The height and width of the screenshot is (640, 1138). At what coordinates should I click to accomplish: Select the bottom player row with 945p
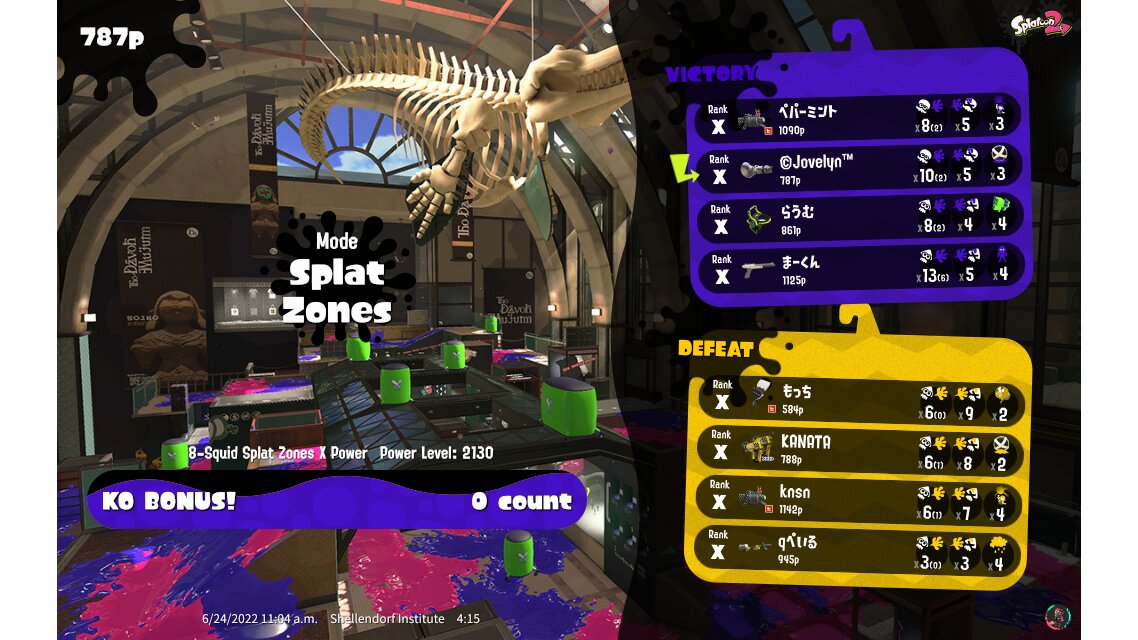(860, 549)
